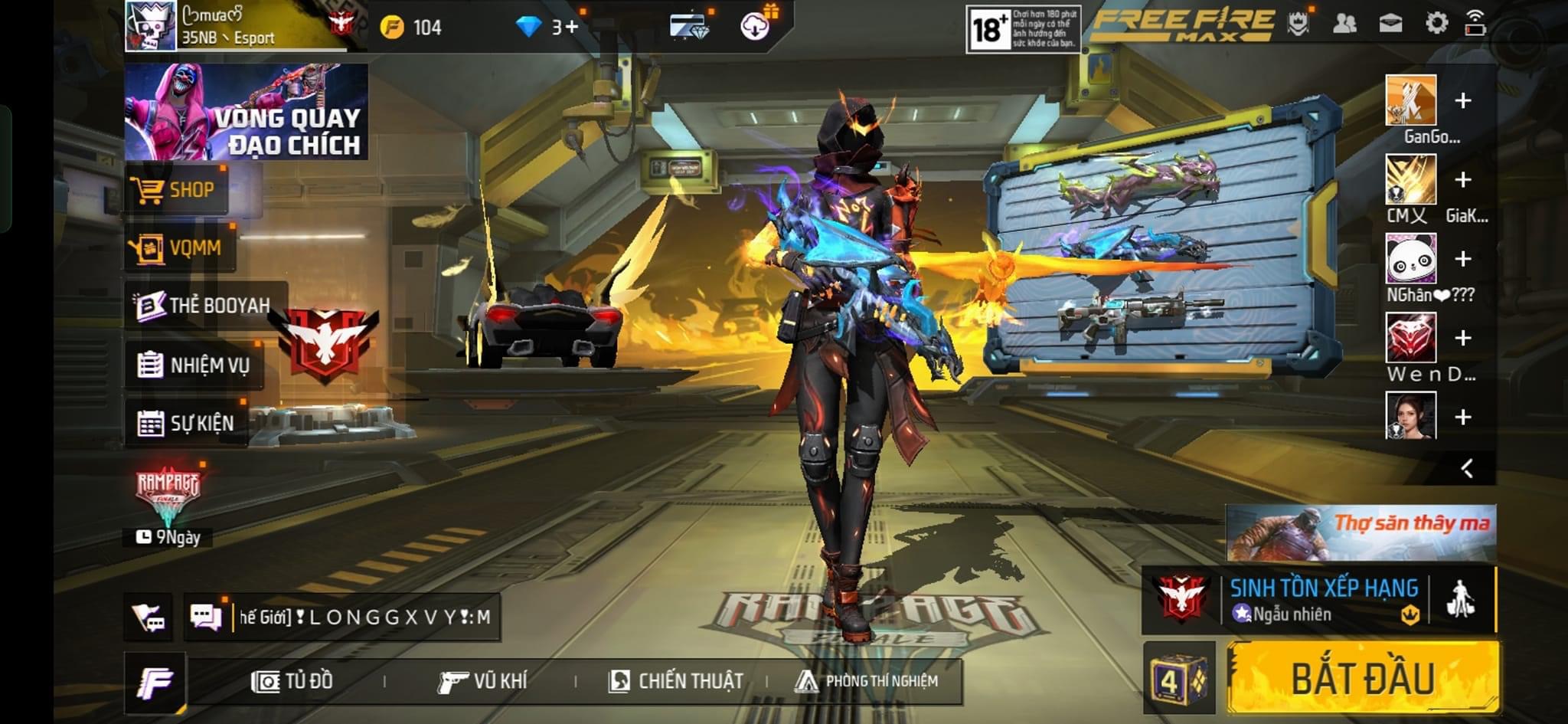This screenshot has height=724, width=1568.
Task: Start the match with BẮT ĐẦU button
Action: coord(1363,678)
